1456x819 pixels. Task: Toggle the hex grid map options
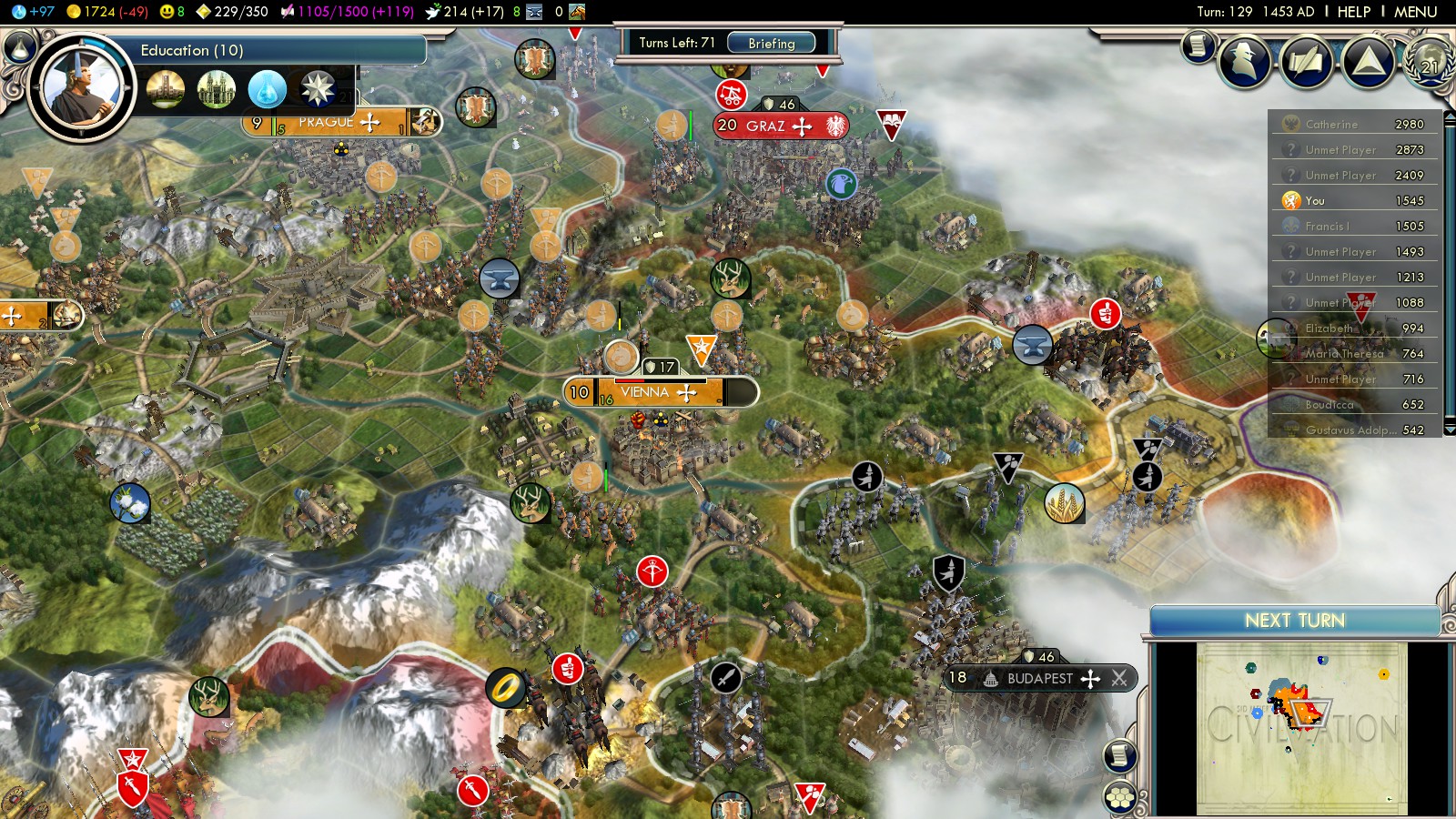1120,798
